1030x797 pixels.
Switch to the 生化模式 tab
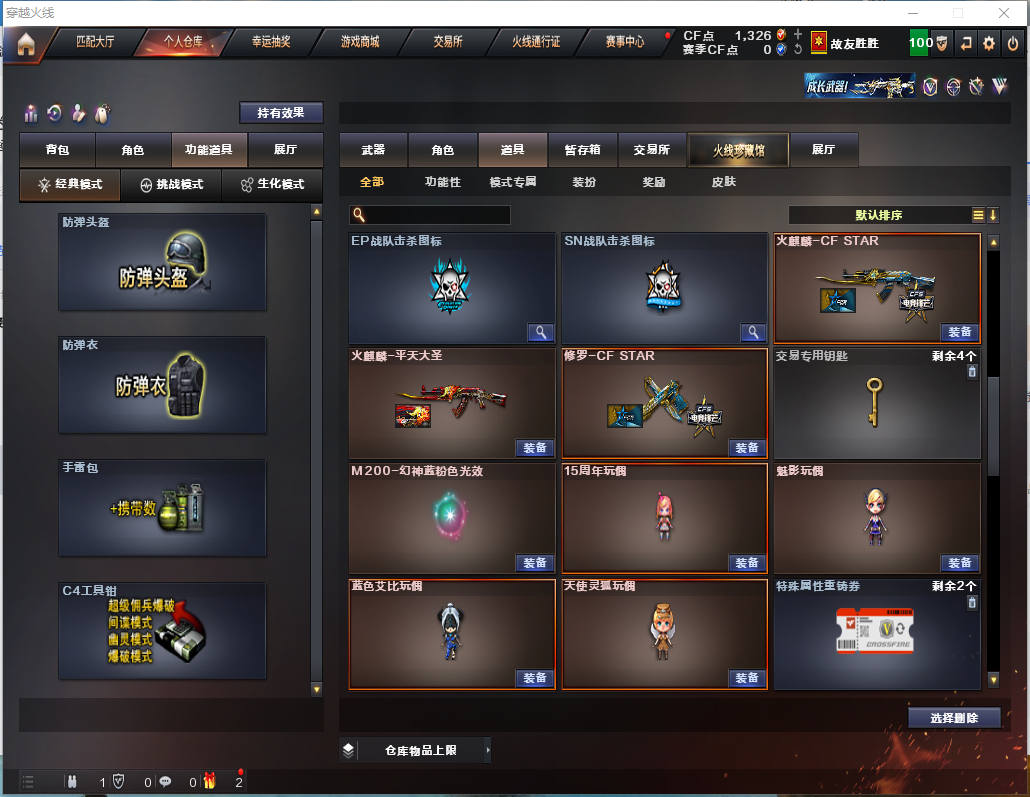pyautogui.click(x=272, y=185)
